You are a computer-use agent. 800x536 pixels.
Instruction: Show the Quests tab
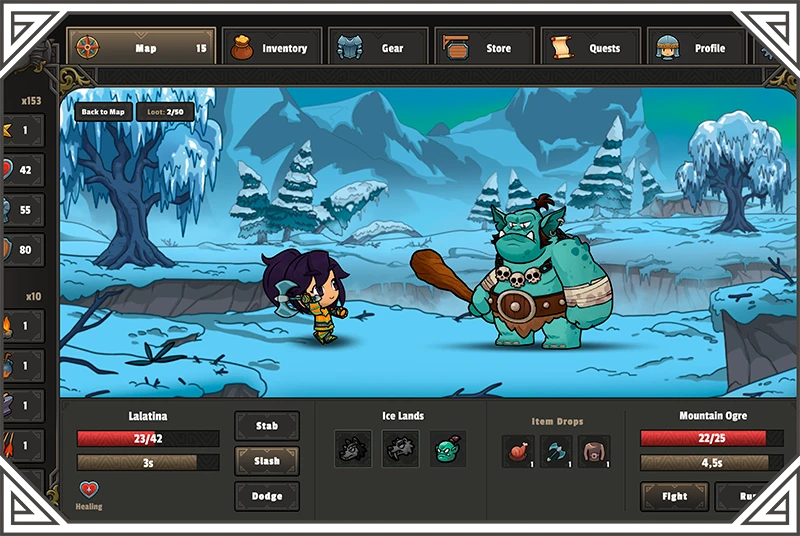592,47
